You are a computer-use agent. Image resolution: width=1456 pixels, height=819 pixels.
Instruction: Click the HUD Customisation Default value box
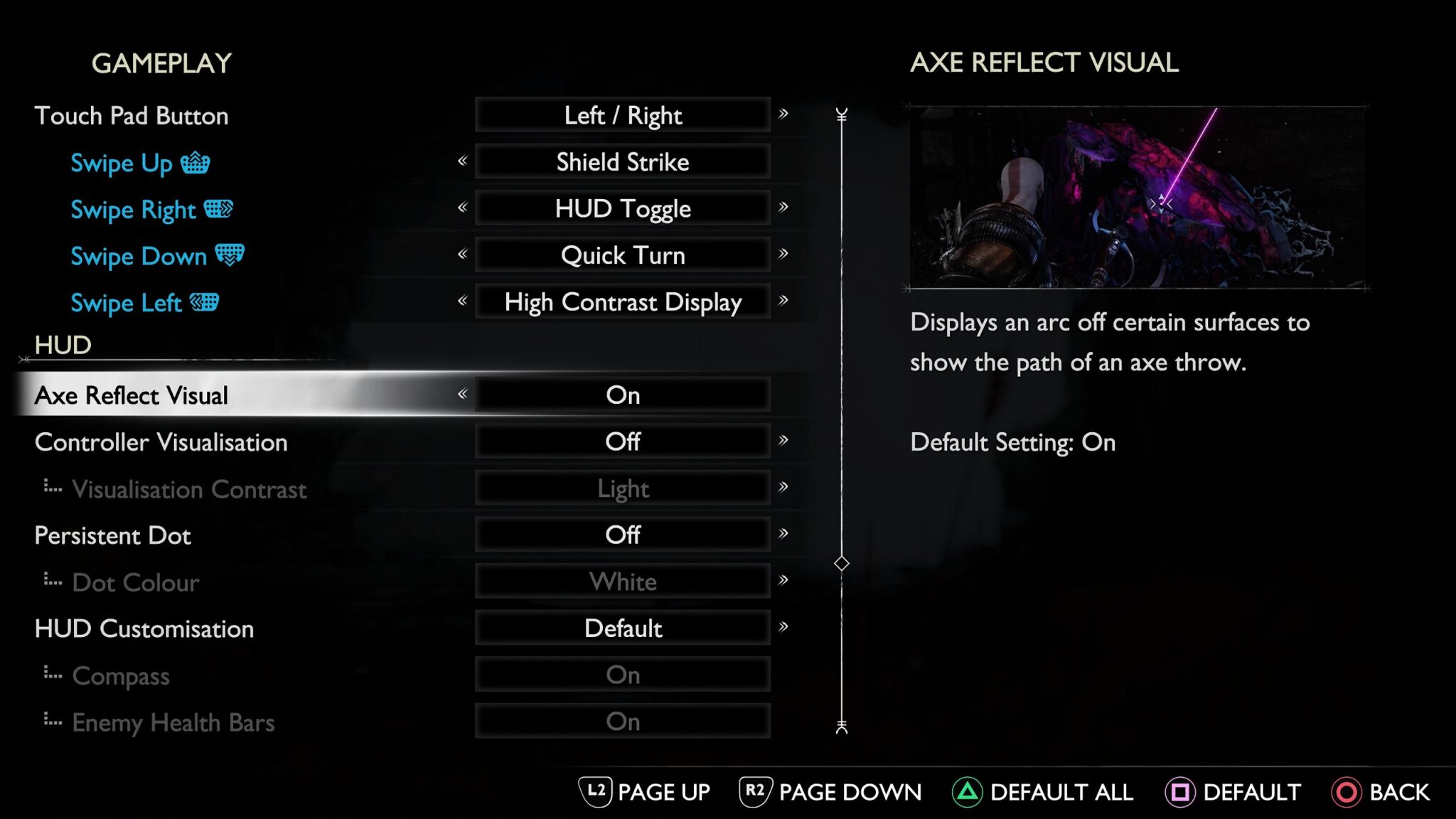622,628
